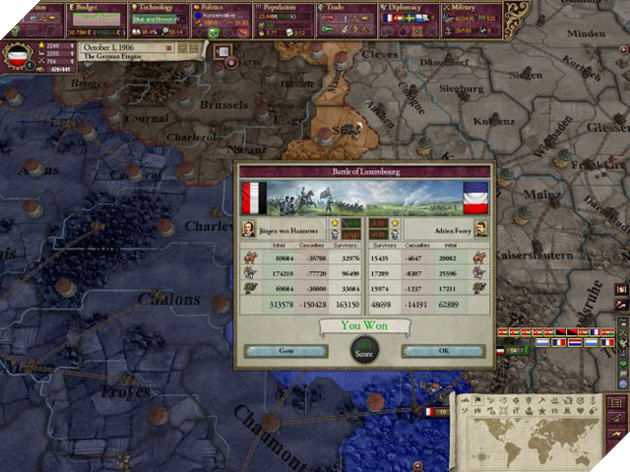Viewport: 630px width, 472px height.
Task: Open the menu button beside the minimap
Action: 617,401
